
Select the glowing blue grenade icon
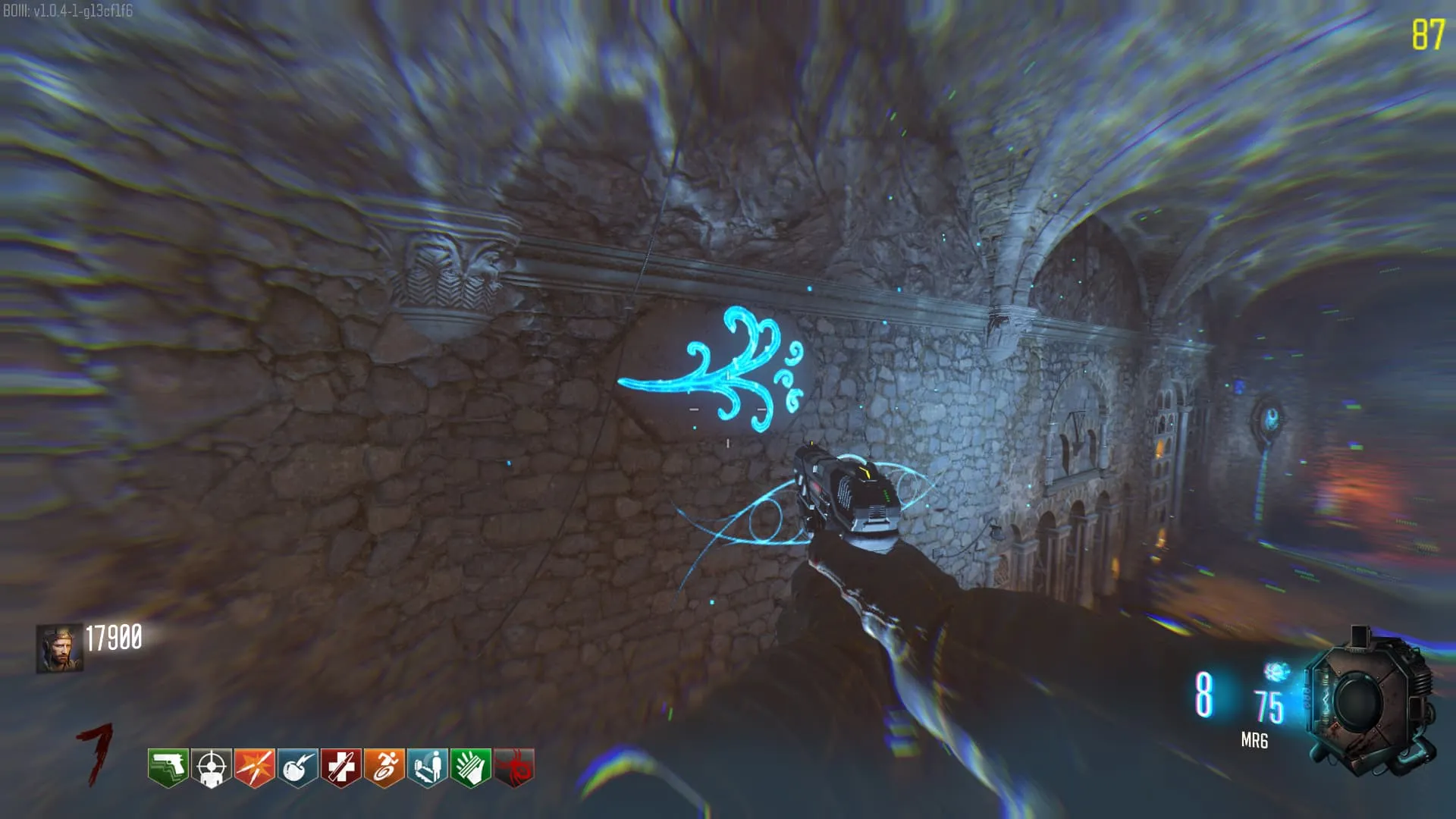coord(1277,672)
